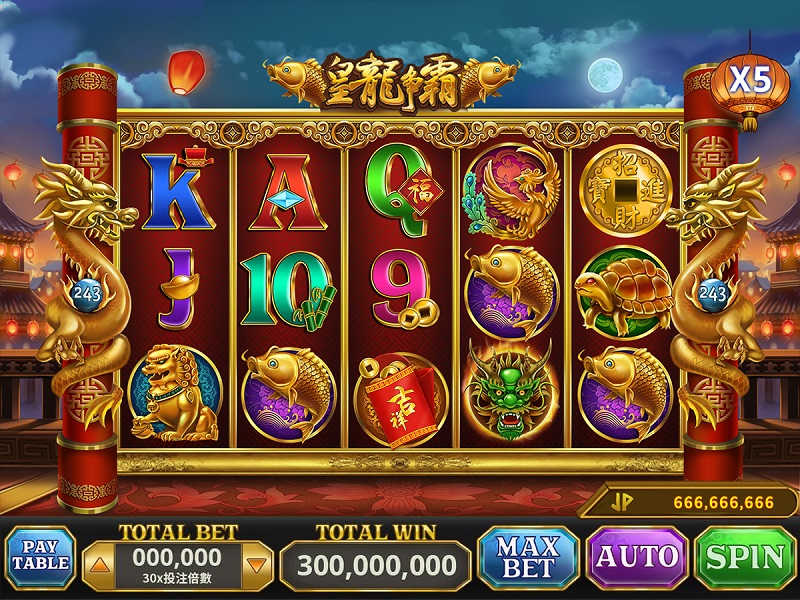
Task: Decrease total bet with down arrow
Action: pos(257,566)
